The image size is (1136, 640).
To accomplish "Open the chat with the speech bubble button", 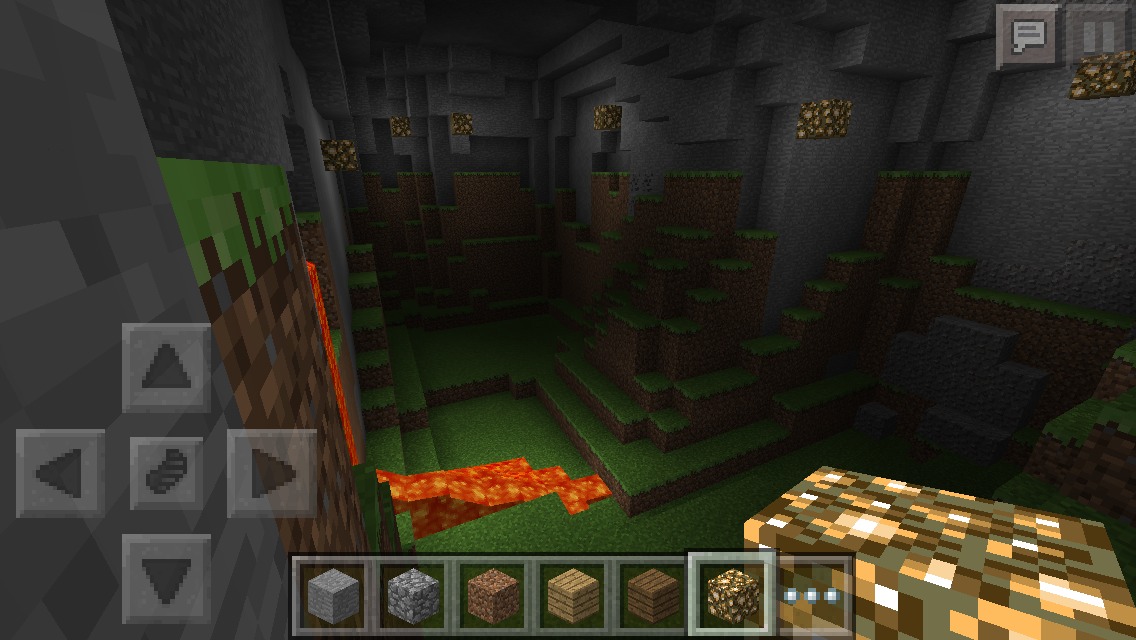I will point(1028,37).
